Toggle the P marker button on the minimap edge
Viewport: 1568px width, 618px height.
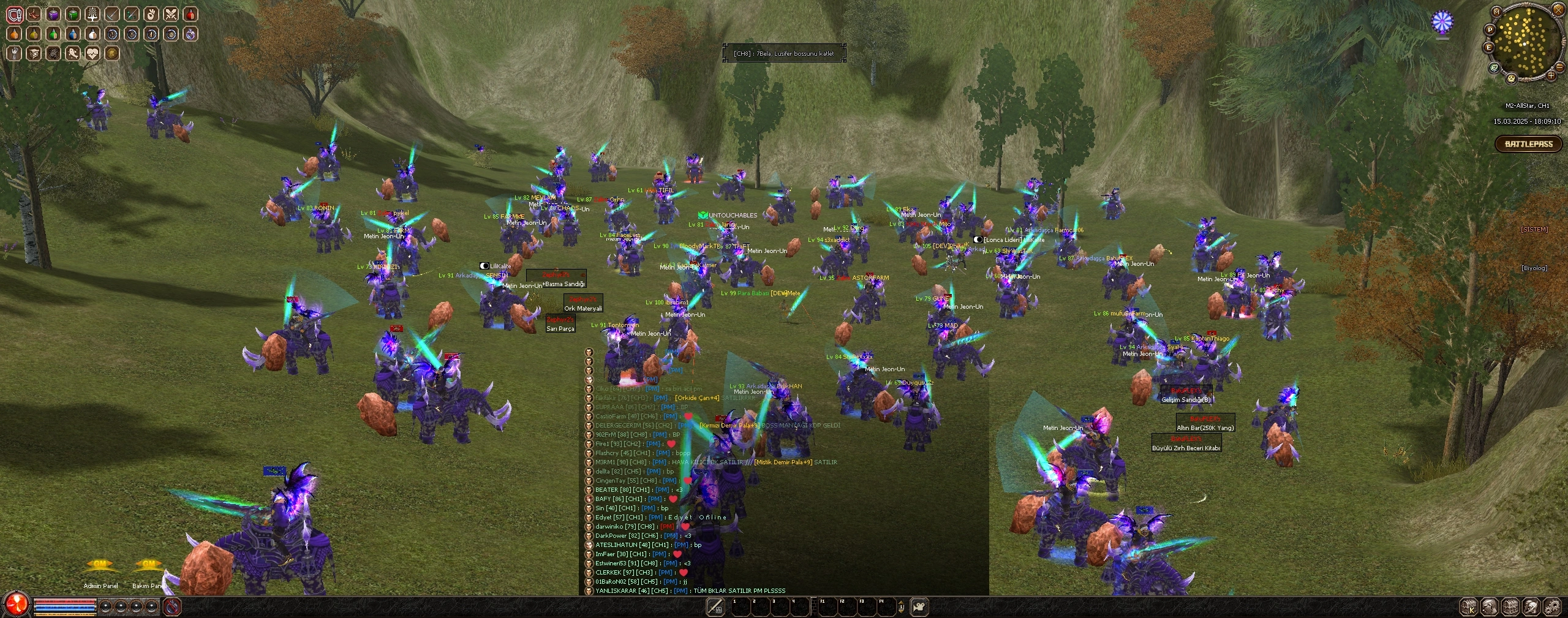tap(1490, 29)
